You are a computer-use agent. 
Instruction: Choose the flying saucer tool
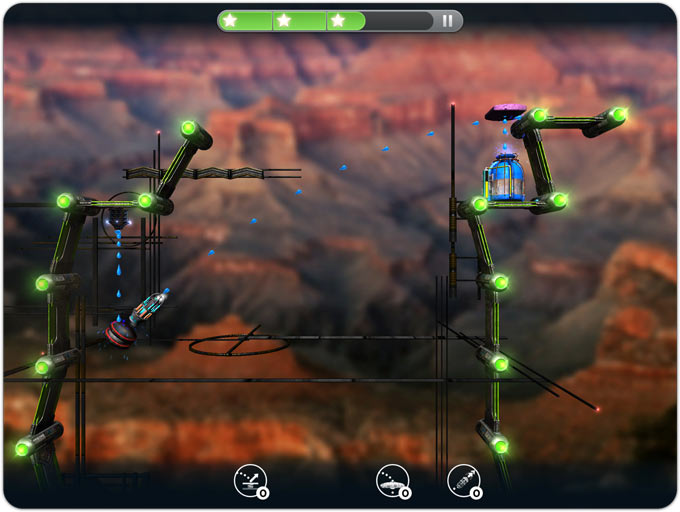(x=391, y=480)
